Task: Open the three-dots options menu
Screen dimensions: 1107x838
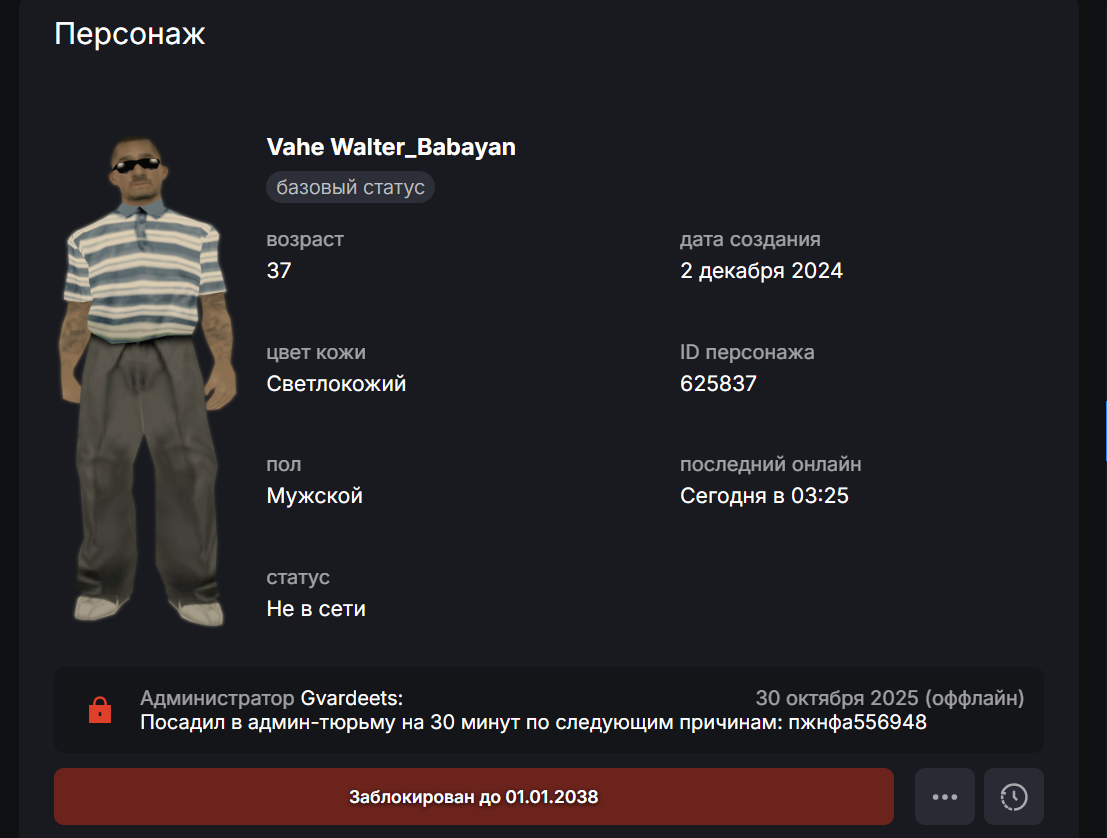Action: pos(945,797)
